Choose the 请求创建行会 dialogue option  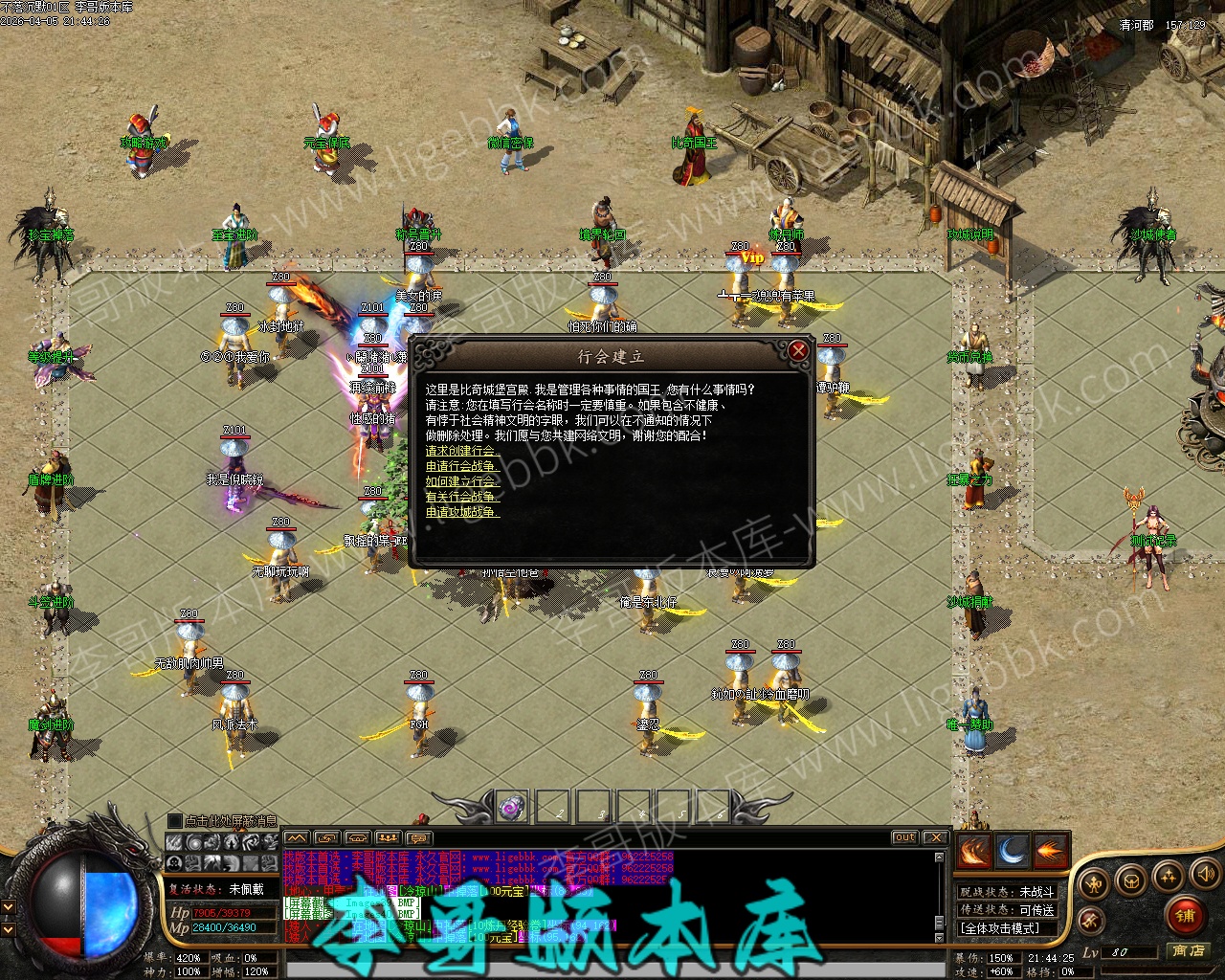[462, 451]
